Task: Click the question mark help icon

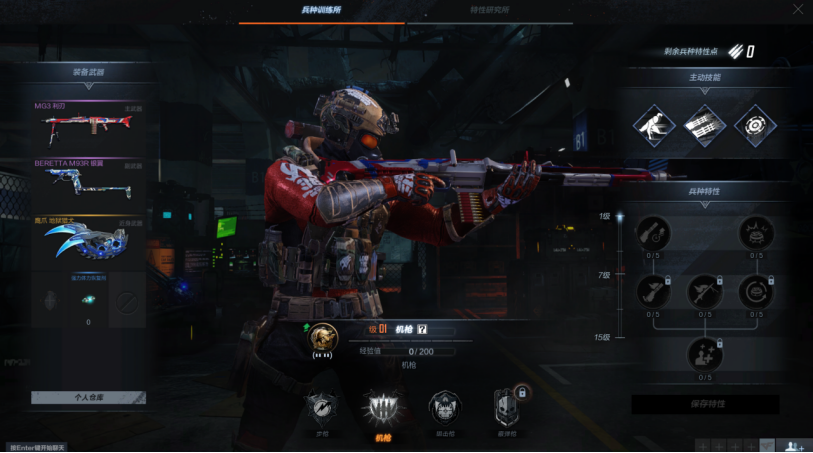Action: tap(422, 329)
